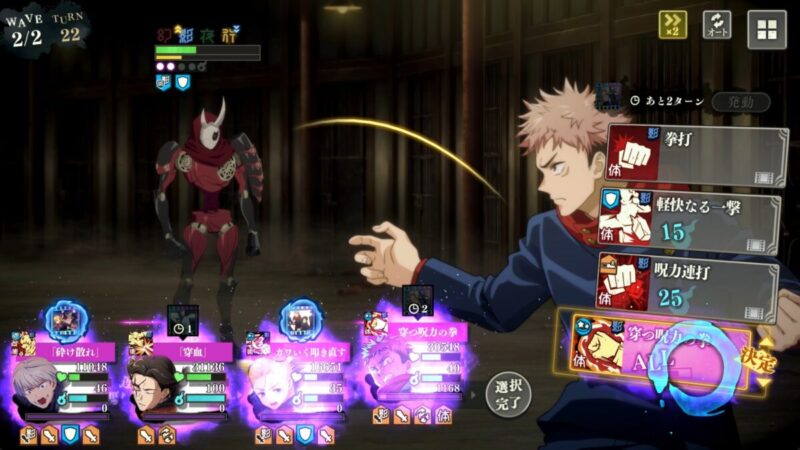The image size is (800, 450).
Task: Pick the 呪力連打 skill card
Action: point(688,285)
